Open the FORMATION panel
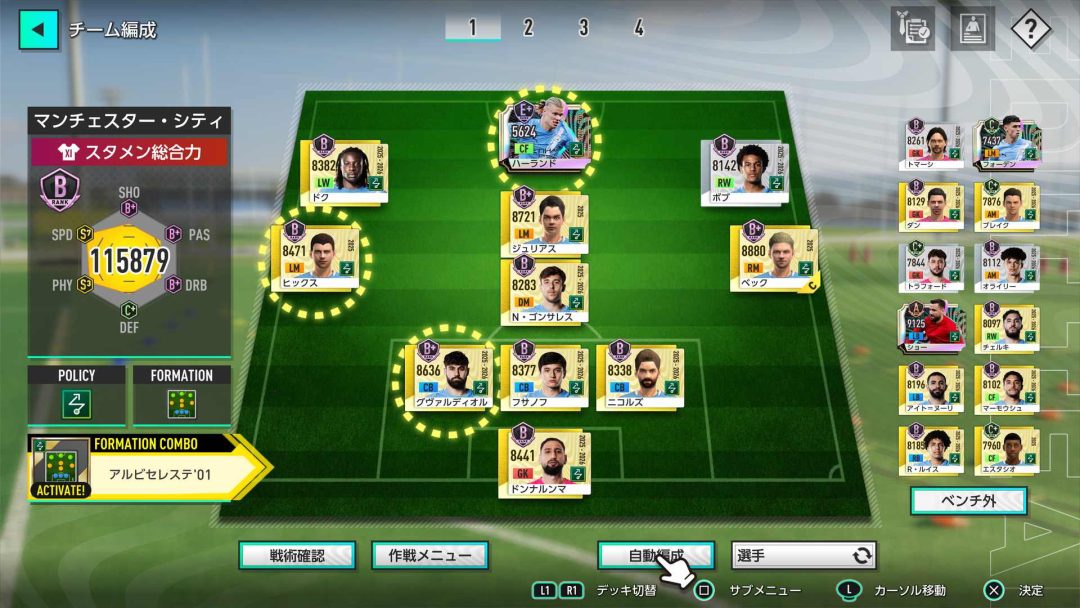Screen dimensions: 1080x608 point(181,396)
